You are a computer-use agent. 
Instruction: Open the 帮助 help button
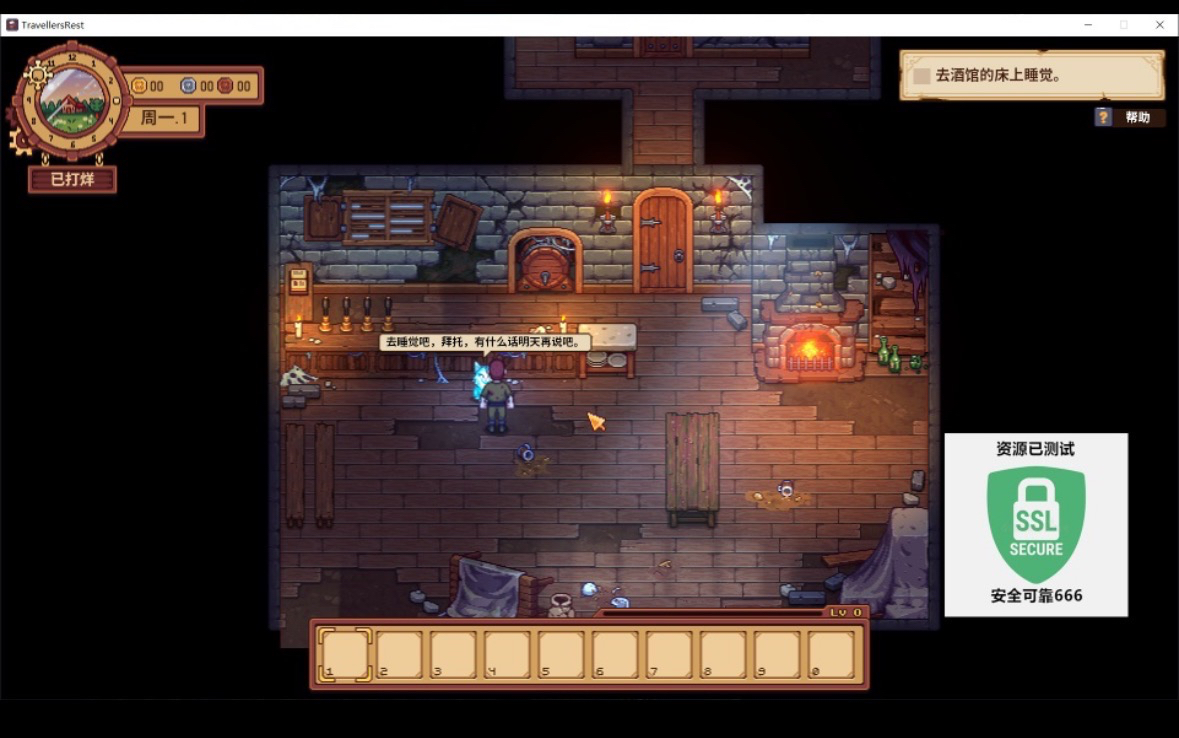click(1129, 117)
